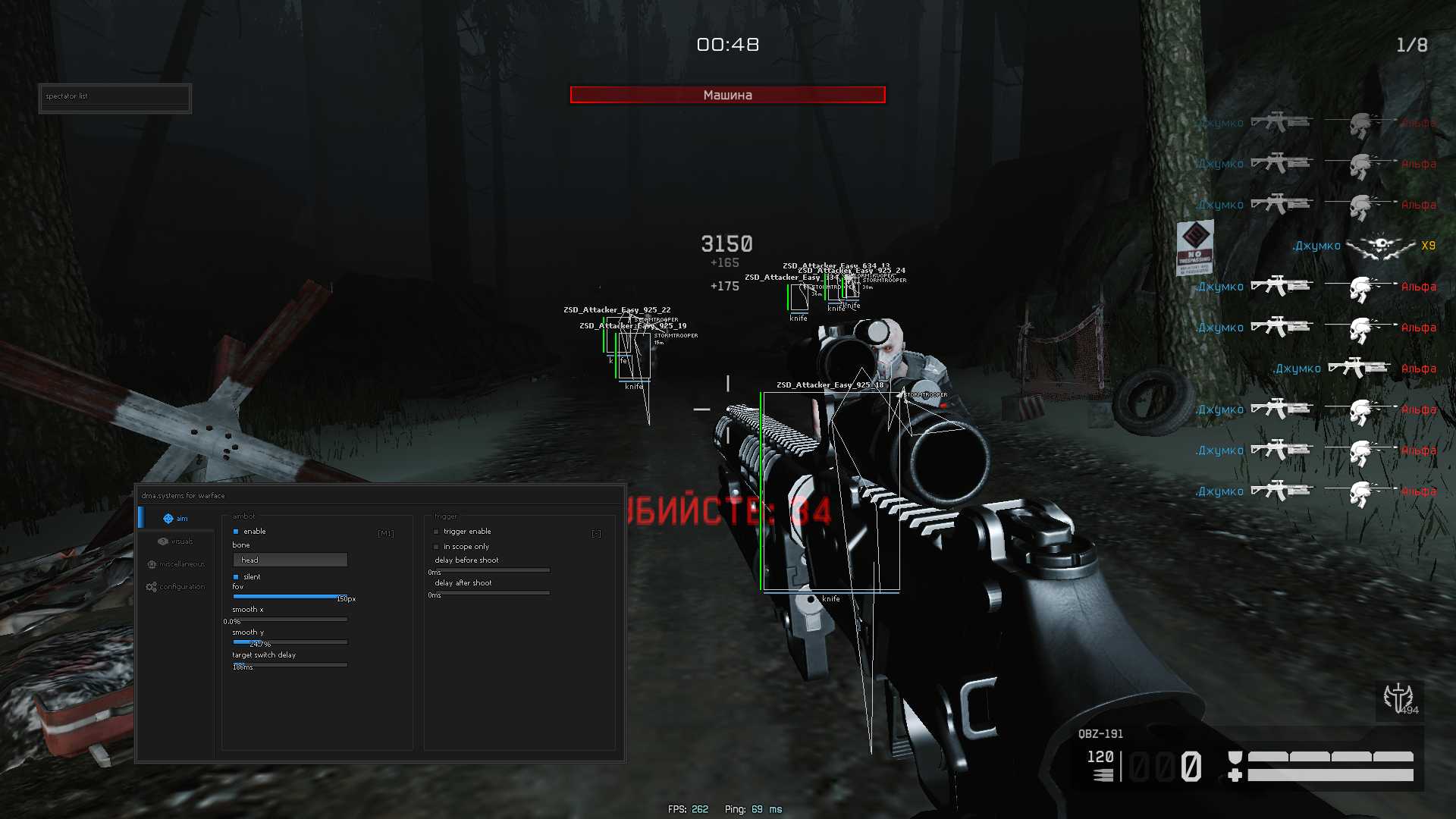Viewport: 1456px width, 819px height.
Task: Enable the in scope only checkbox
Action: (x=437, y=546)
